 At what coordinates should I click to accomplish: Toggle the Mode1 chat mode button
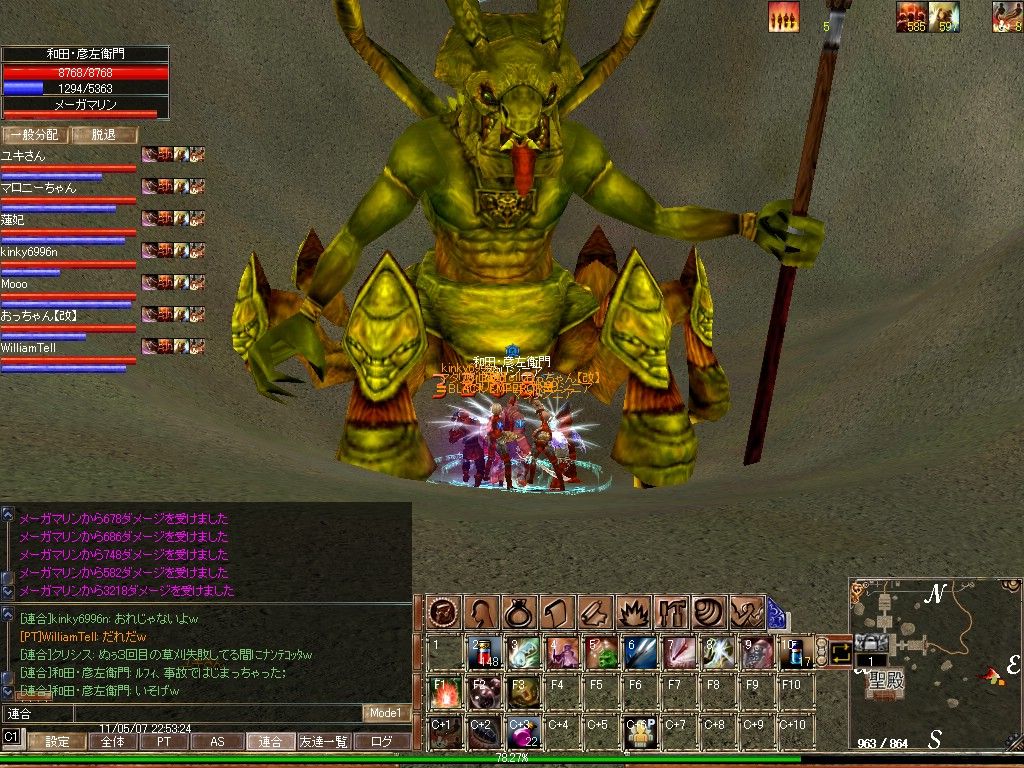(385, 713)
